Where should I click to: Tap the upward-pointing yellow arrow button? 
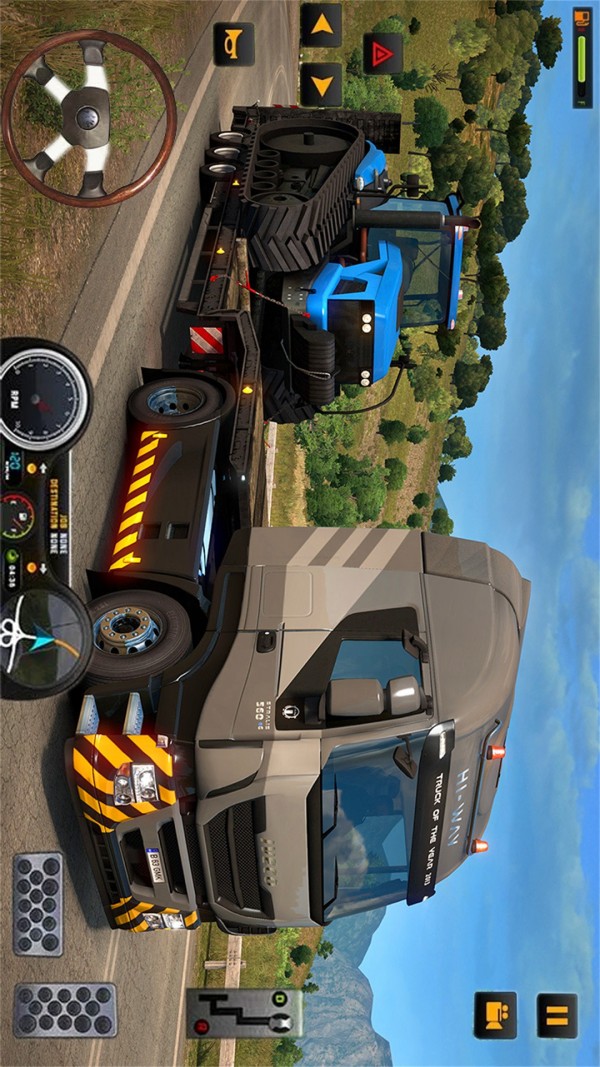point(321,25)
